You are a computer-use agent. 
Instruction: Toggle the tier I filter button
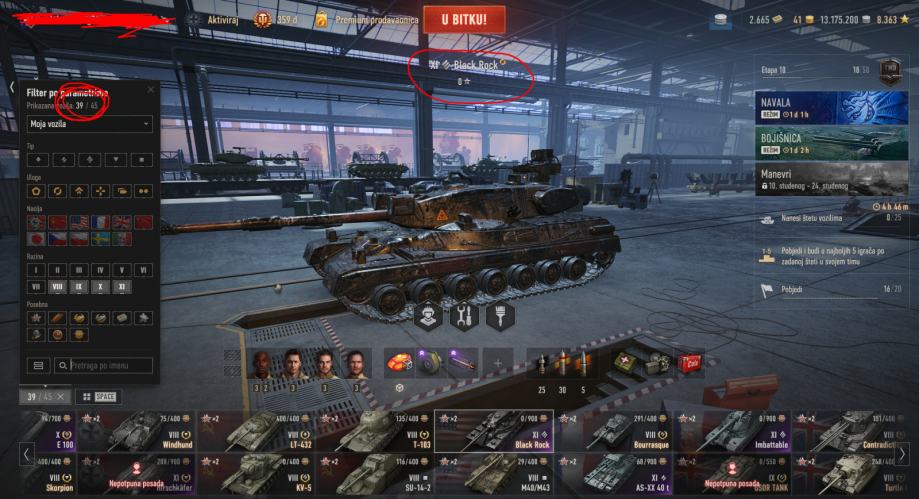tap(35, 270)
